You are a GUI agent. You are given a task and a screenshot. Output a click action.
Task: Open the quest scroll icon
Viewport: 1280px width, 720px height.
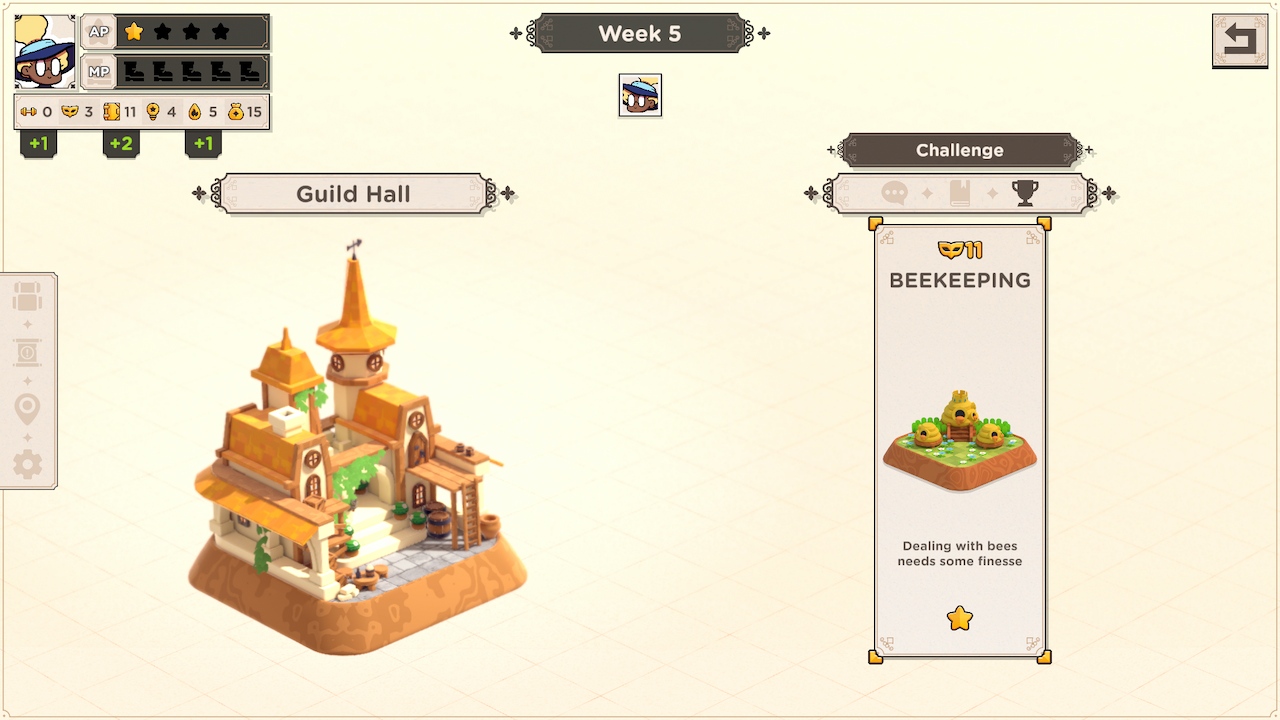point(27,353)
